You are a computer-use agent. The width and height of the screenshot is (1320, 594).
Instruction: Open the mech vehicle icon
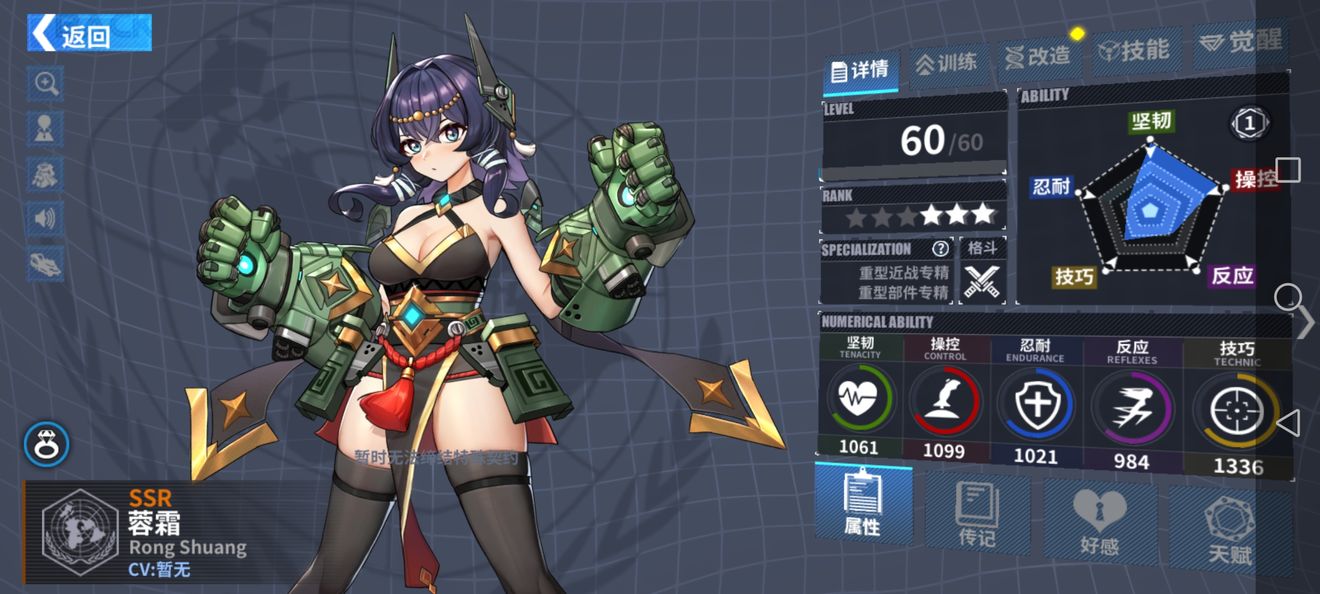(x=46, y=263)
